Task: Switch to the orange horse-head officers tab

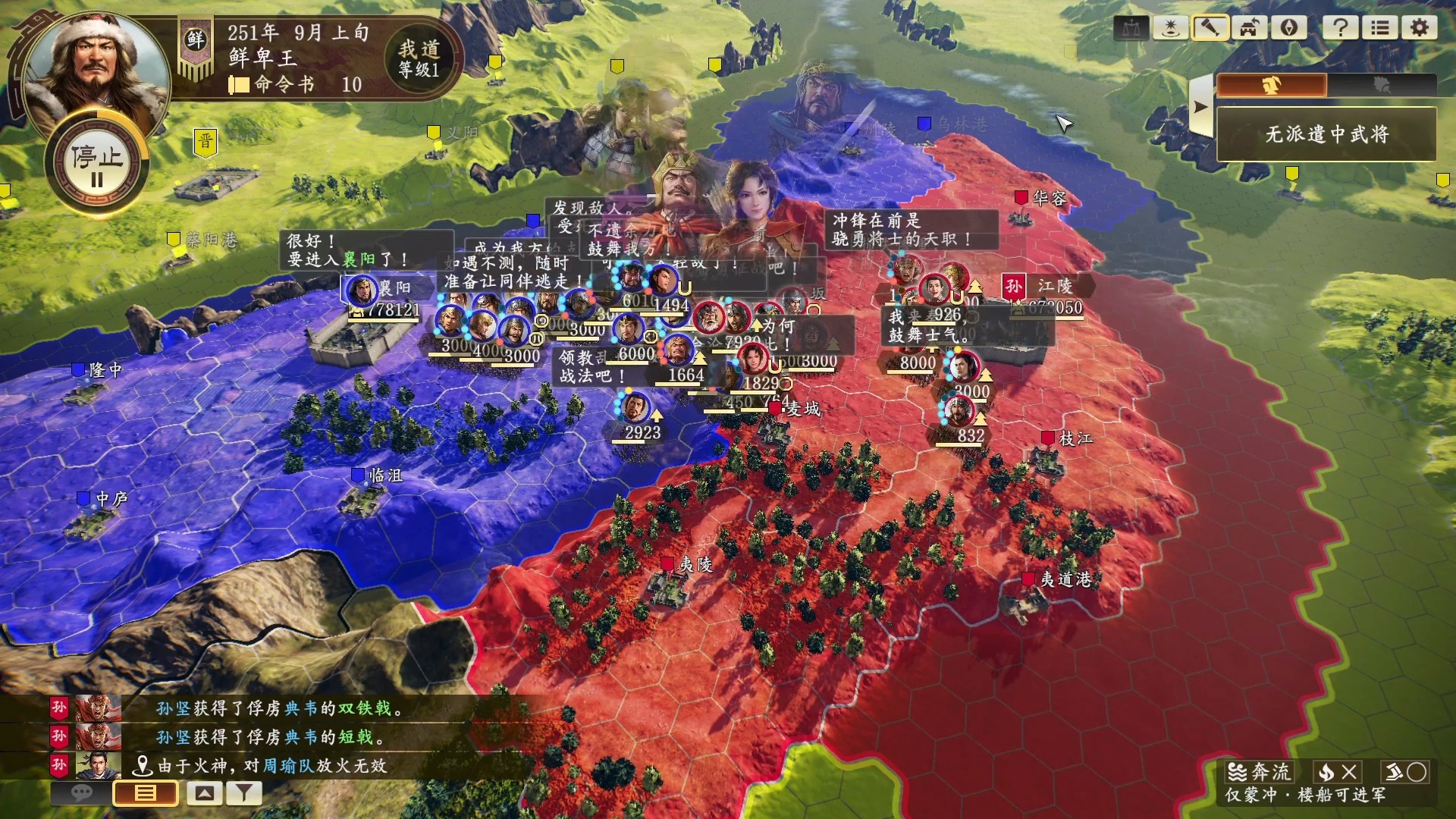Action: coord(1272,85)
